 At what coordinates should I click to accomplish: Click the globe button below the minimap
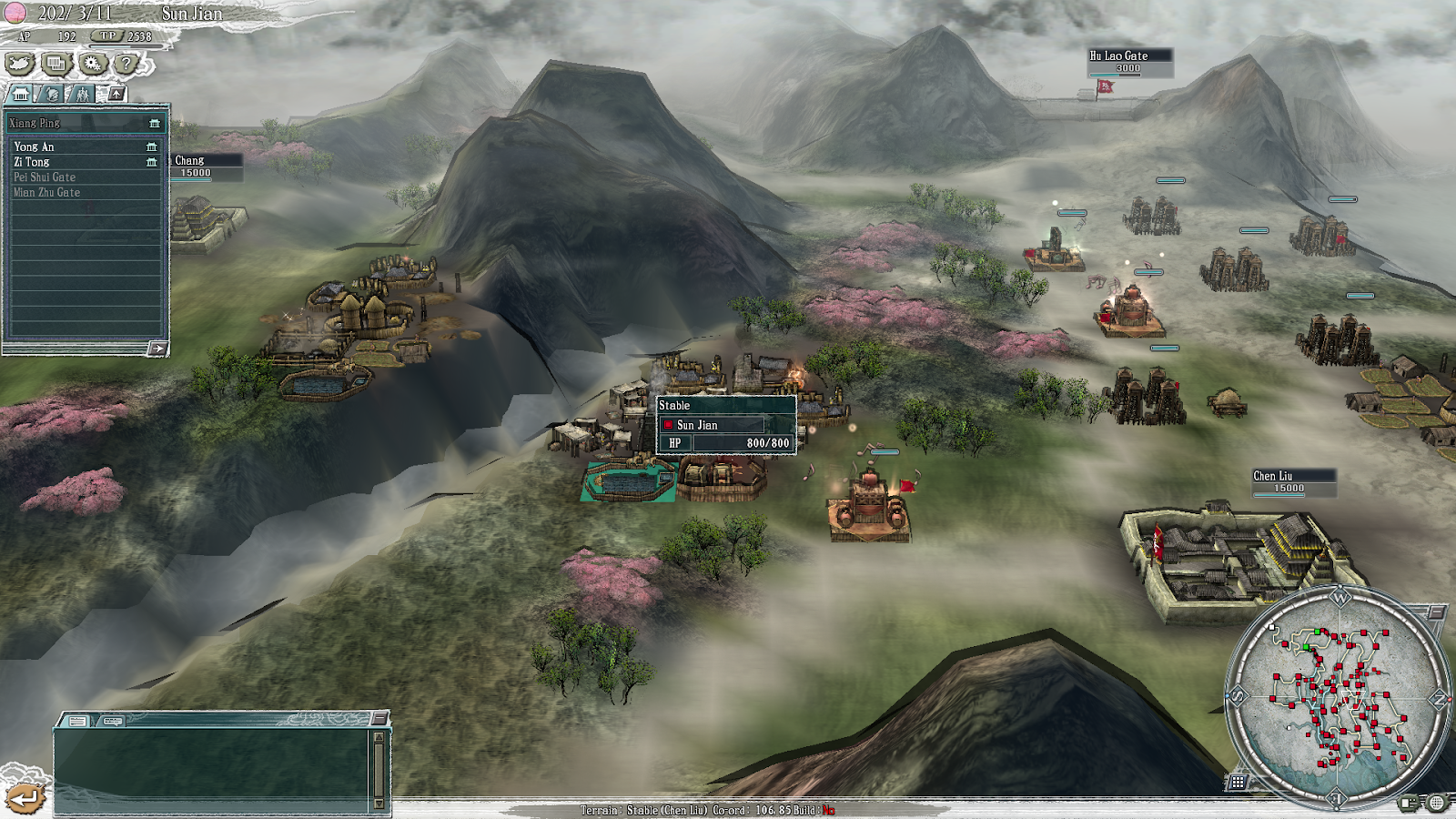1436,803
